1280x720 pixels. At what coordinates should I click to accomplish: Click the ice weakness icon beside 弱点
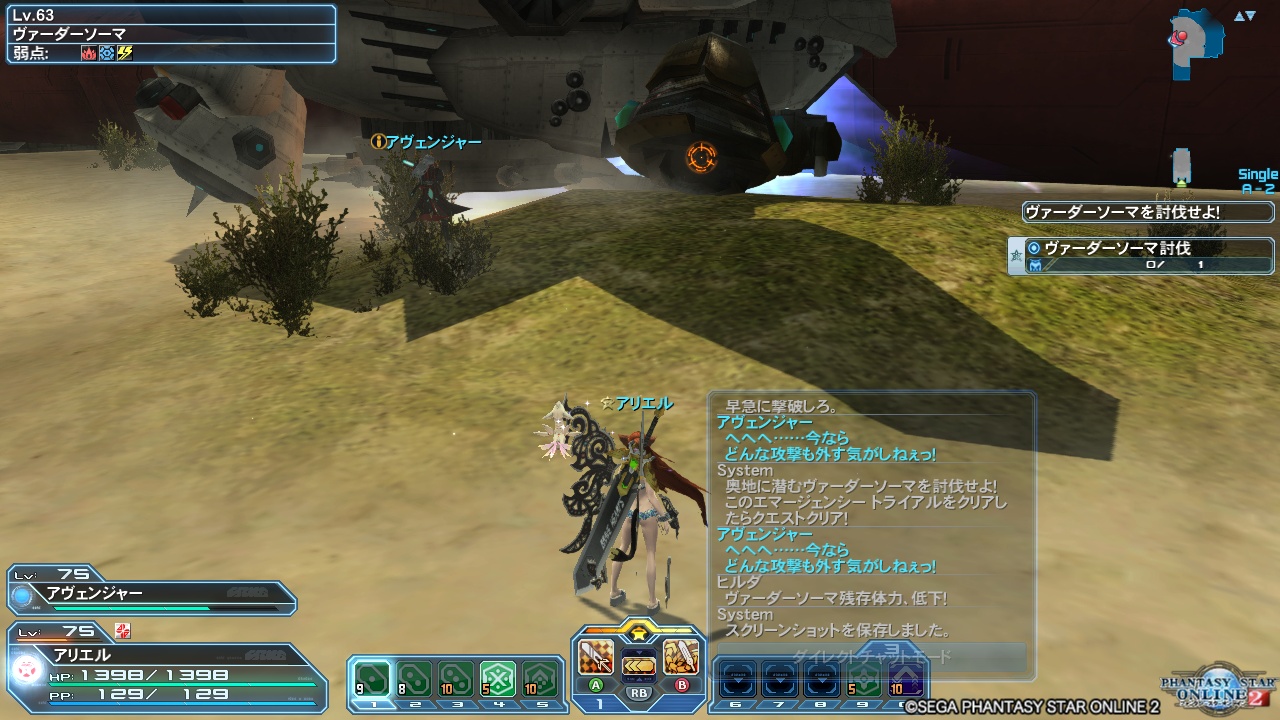(x=106, y=53)
